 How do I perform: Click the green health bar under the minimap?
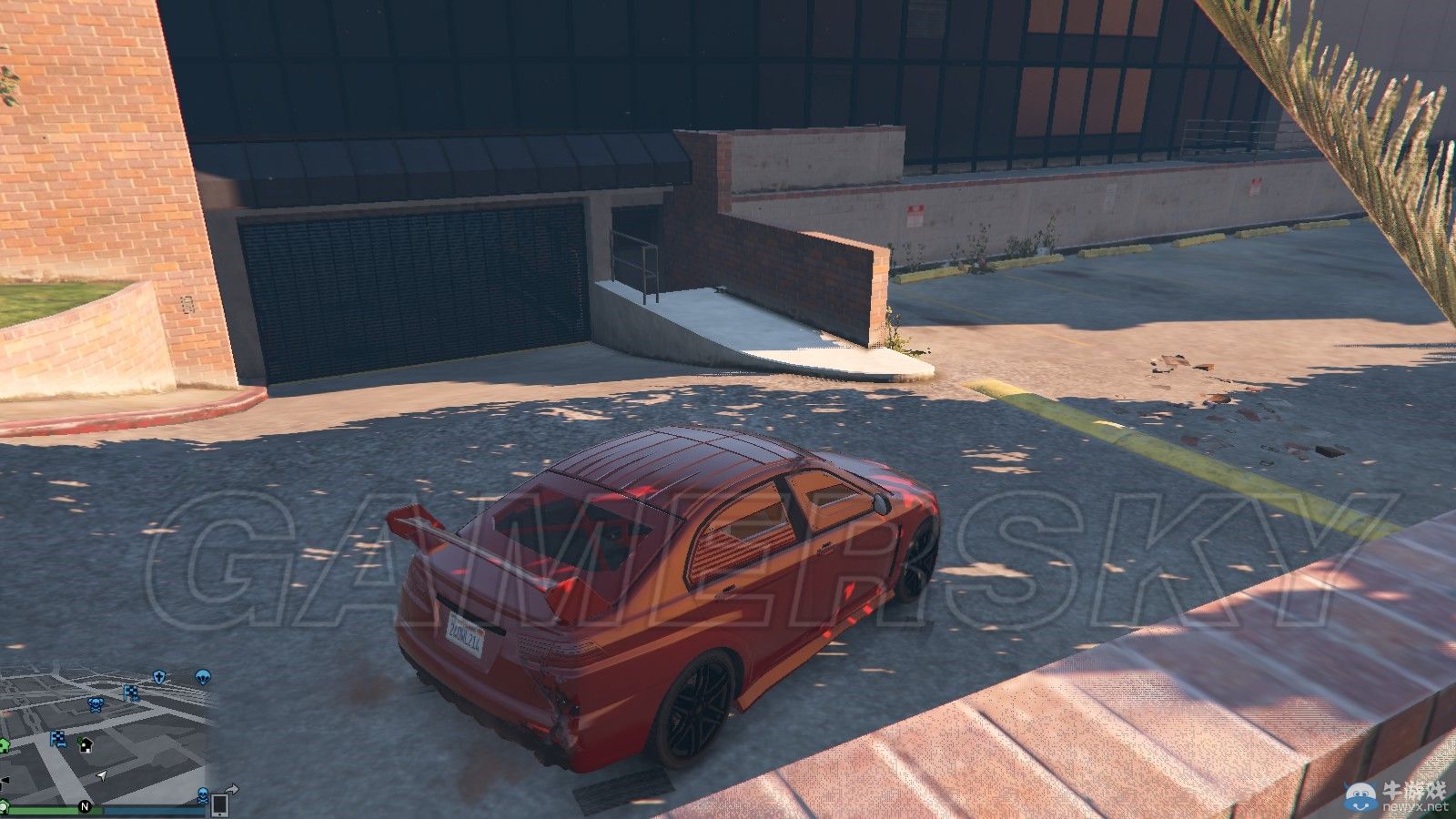(x=45, y=810)
